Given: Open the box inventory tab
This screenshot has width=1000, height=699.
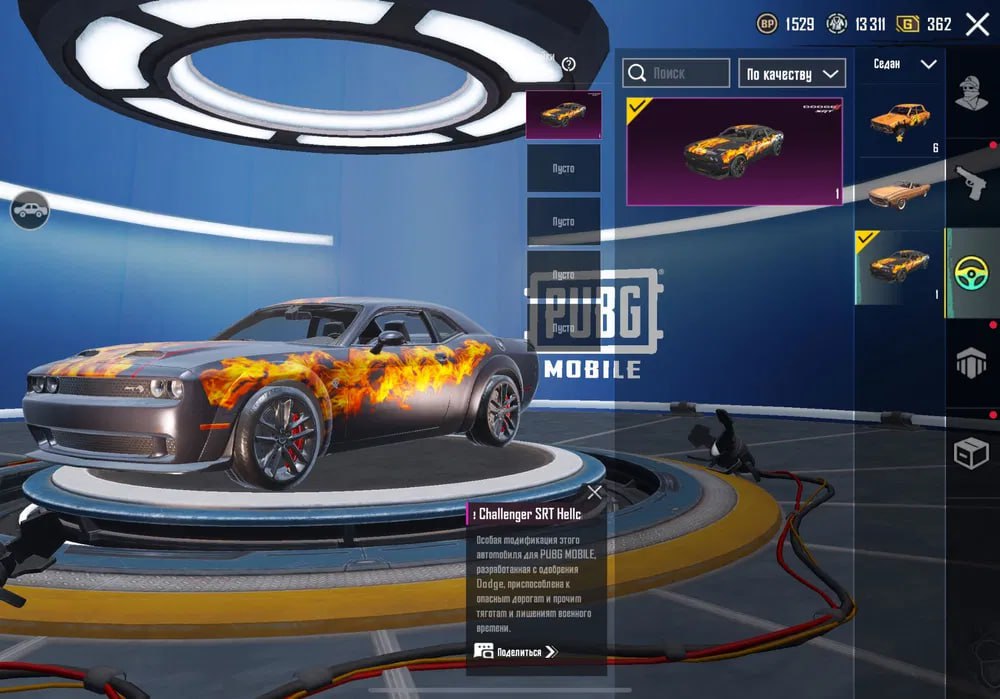Looking at the screenshot, I should [971, 455].
